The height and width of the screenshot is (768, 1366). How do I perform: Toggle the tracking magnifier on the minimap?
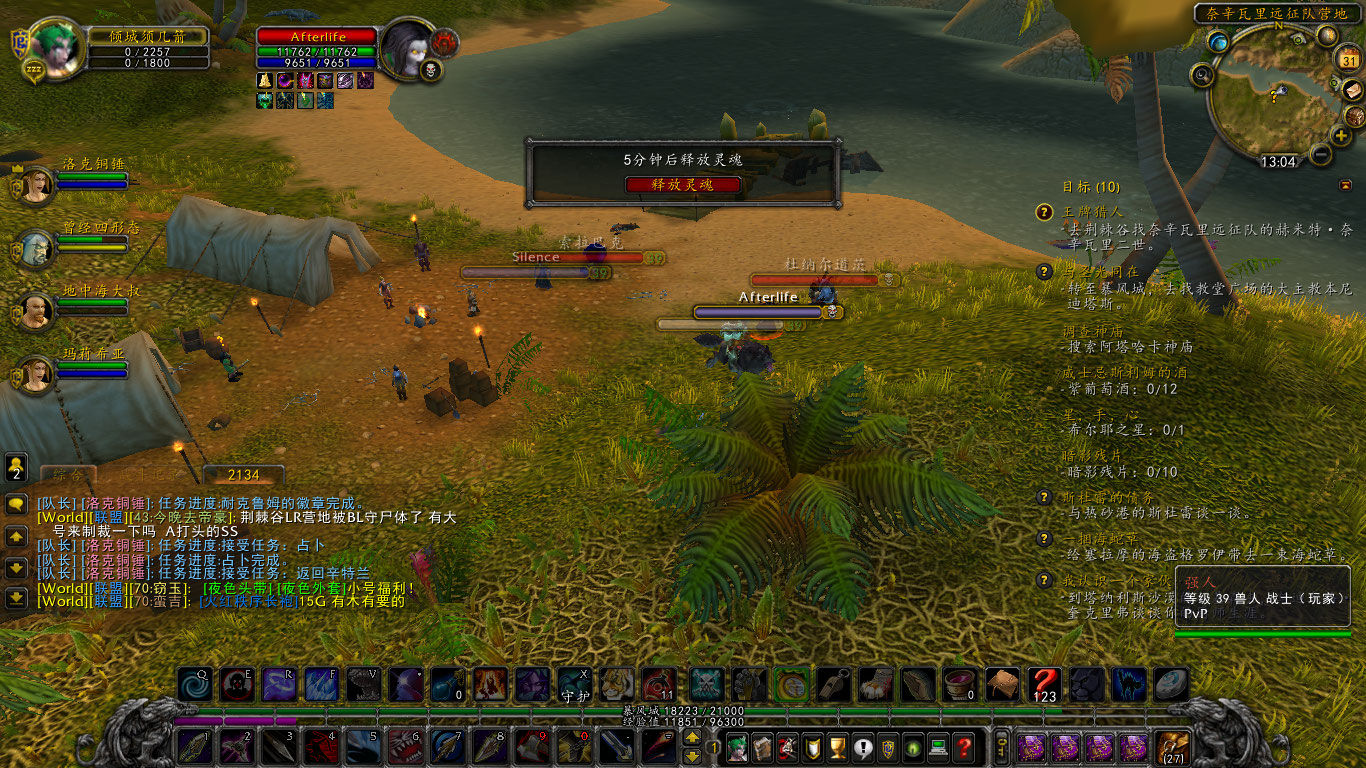(1201, 75)
